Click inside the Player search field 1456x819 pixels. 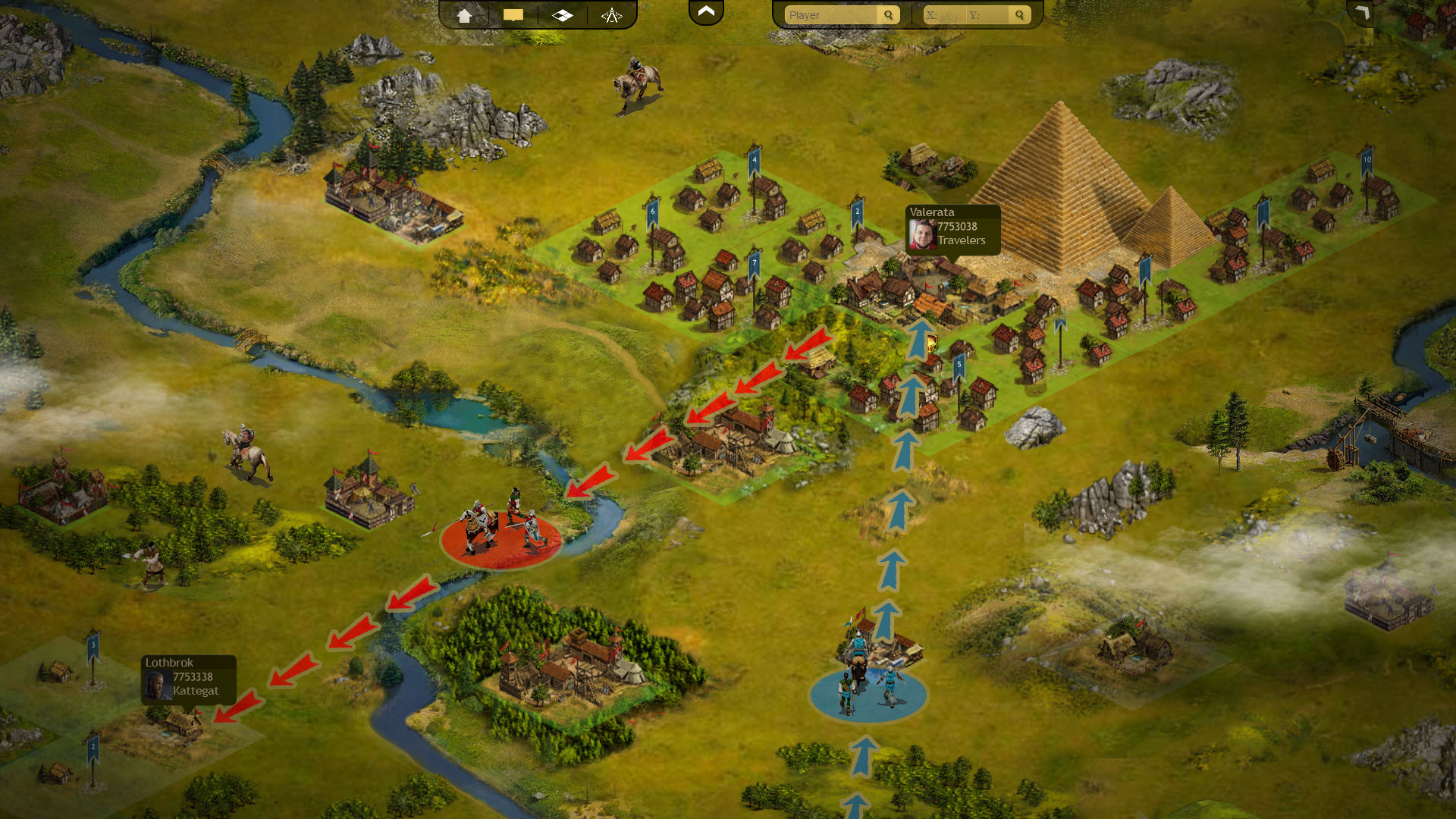(x=827, y=14)
